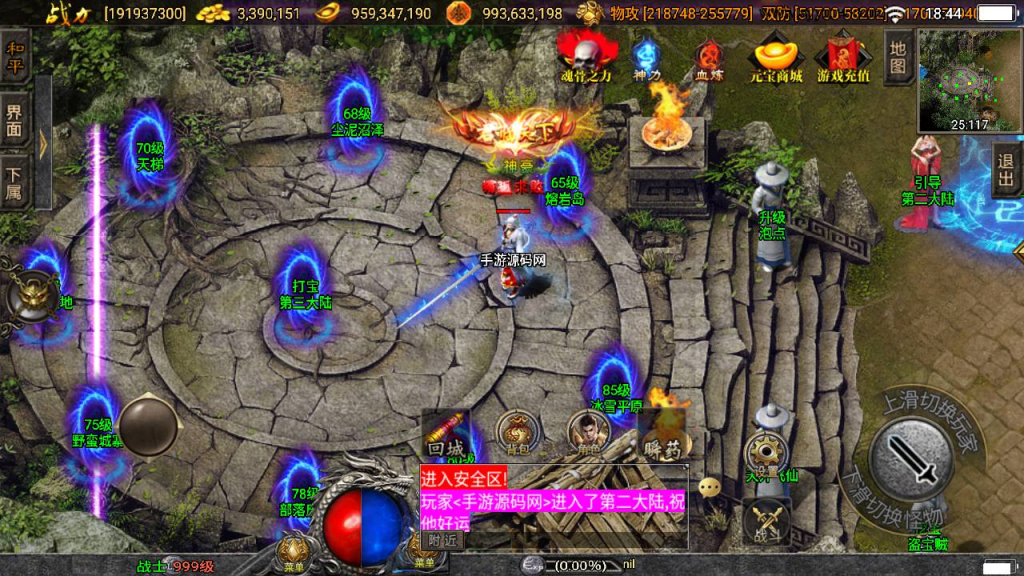Select the 界面 side tab
This screenshot has height=576, width=1024.
[x=15, y=120]
